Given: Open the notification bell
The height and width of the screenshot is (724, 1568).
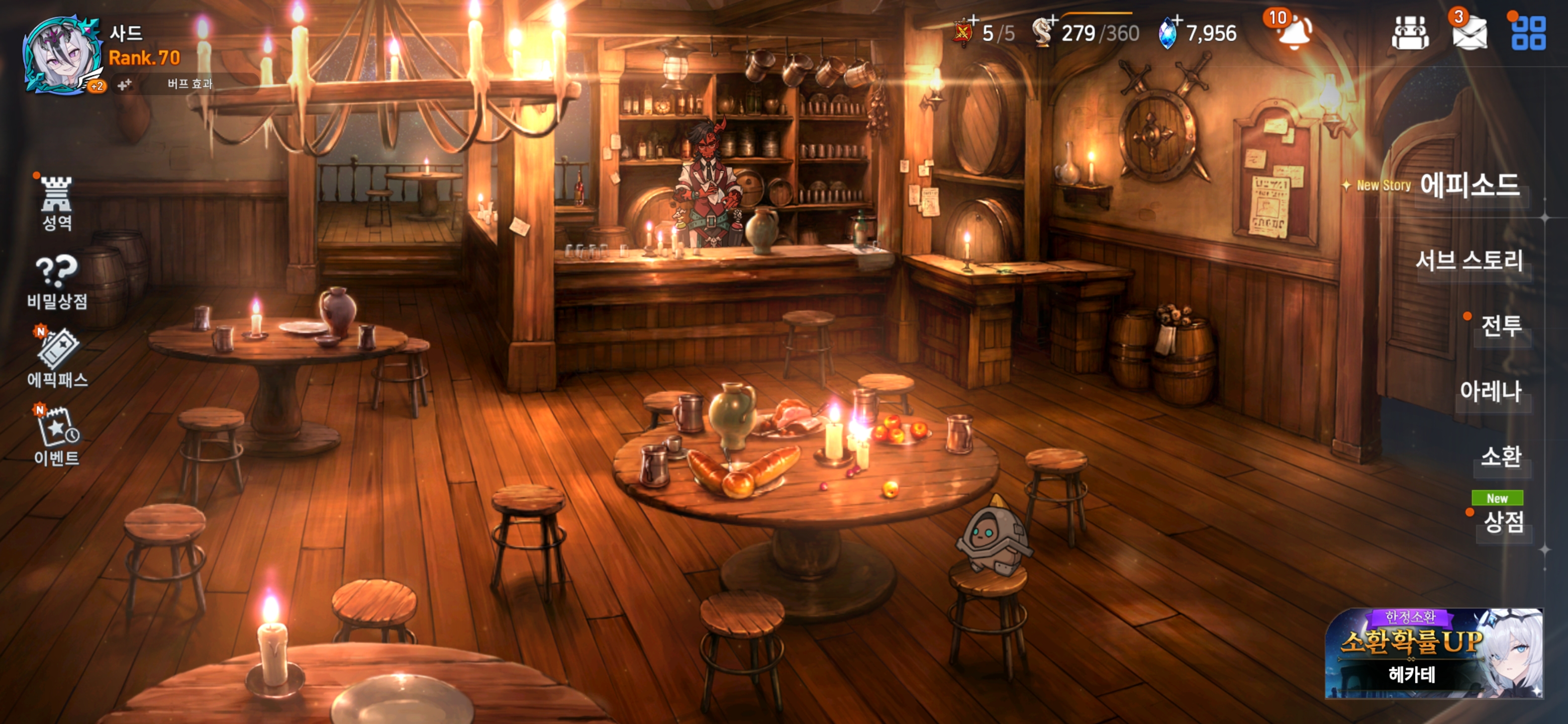Looking at the screenshot, I should 1294,32.
